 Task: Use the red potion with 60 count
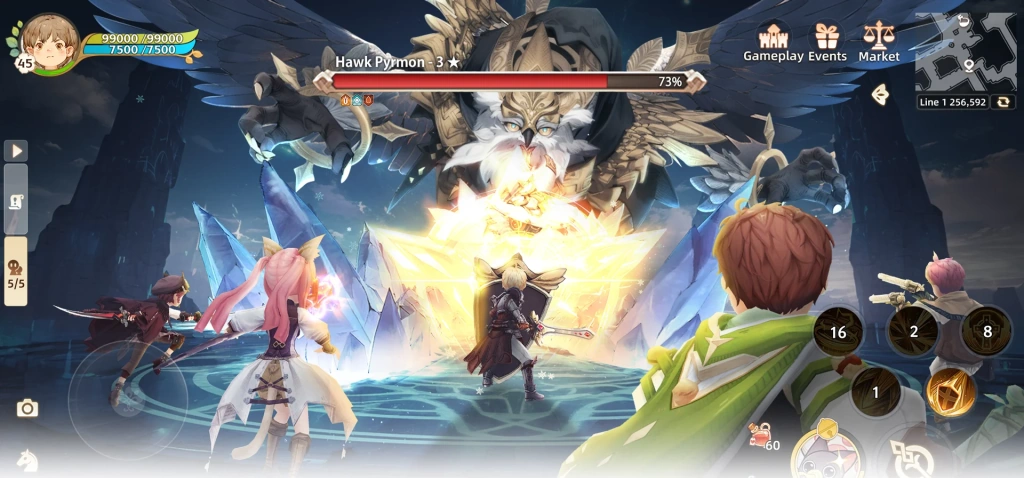(762, 435)
